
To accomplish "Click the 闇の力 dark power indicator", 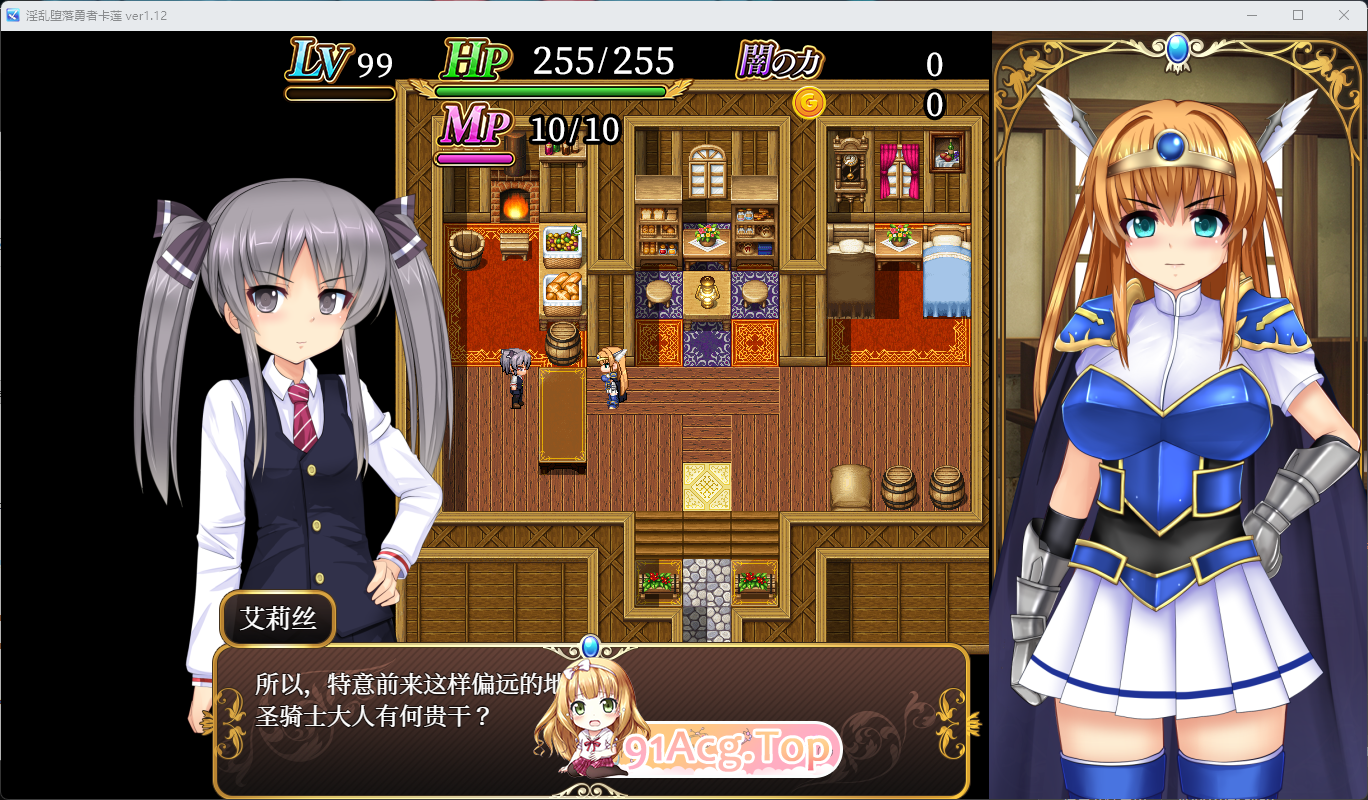I will (x=780, y=62).
